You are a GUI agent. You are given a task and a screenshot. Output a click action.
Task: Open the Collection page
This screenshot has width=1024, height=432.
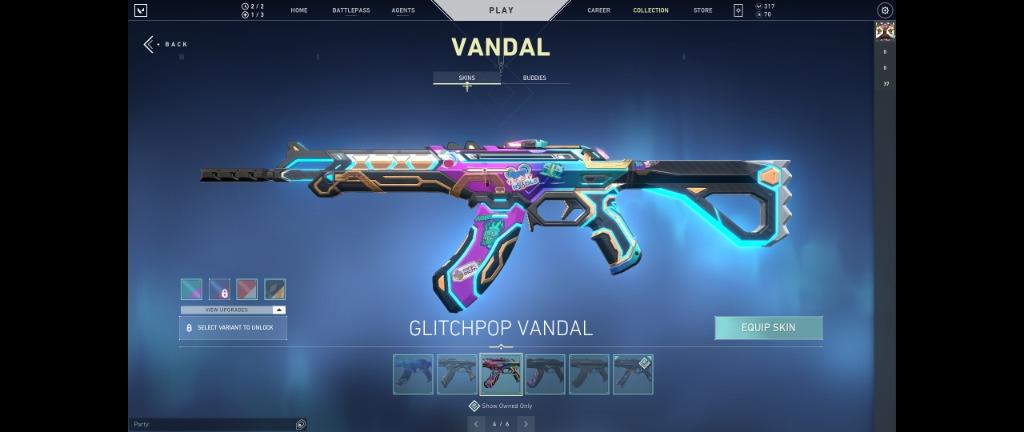(650, 10)
